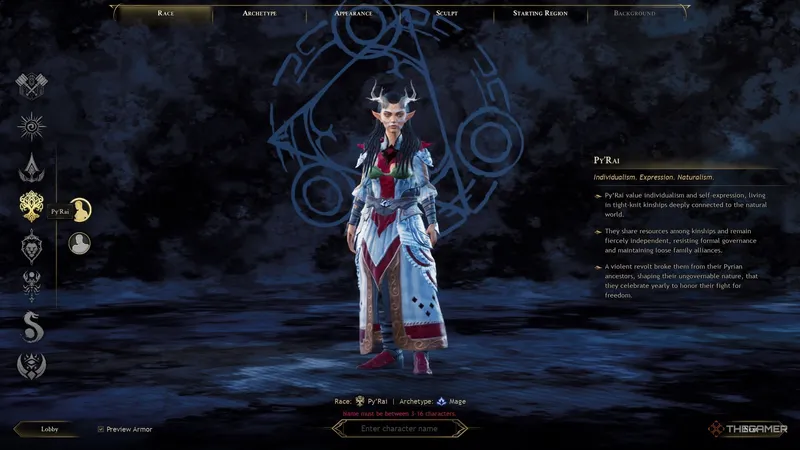Return to the Lobby
This screenshot has width=800, height=450.
50,428
